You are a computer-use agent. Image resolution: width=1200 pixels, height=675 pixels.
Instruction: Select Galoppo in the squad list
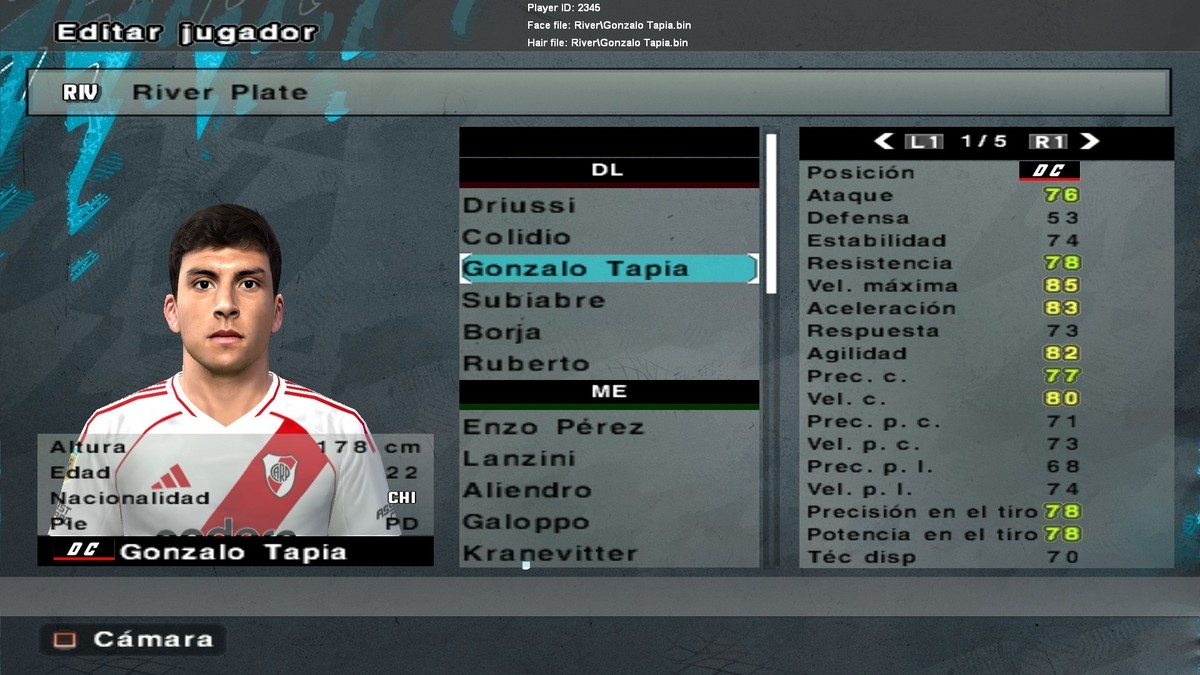525,522
